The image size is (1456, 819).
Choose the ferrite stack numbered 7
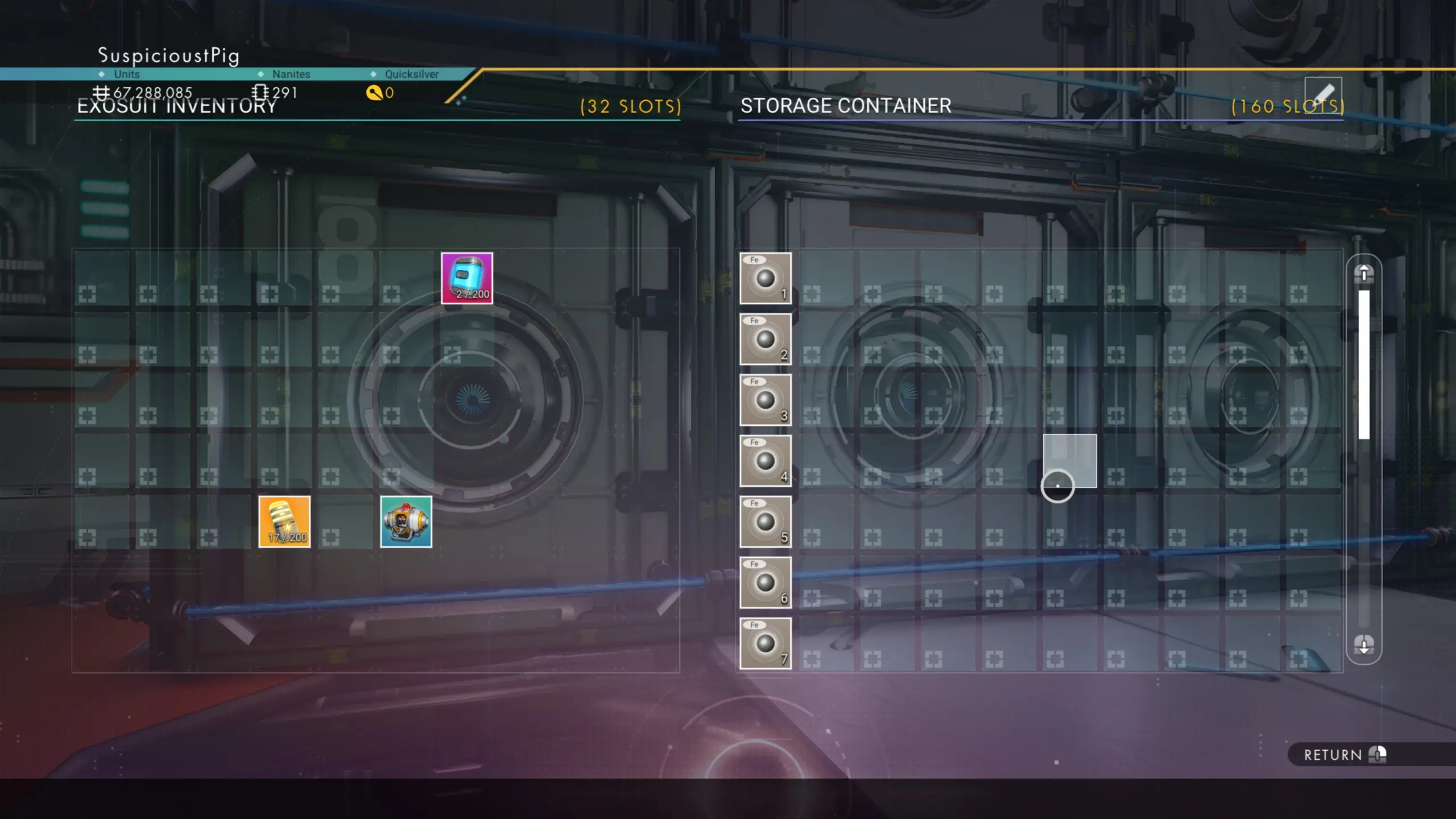point(765,643)
